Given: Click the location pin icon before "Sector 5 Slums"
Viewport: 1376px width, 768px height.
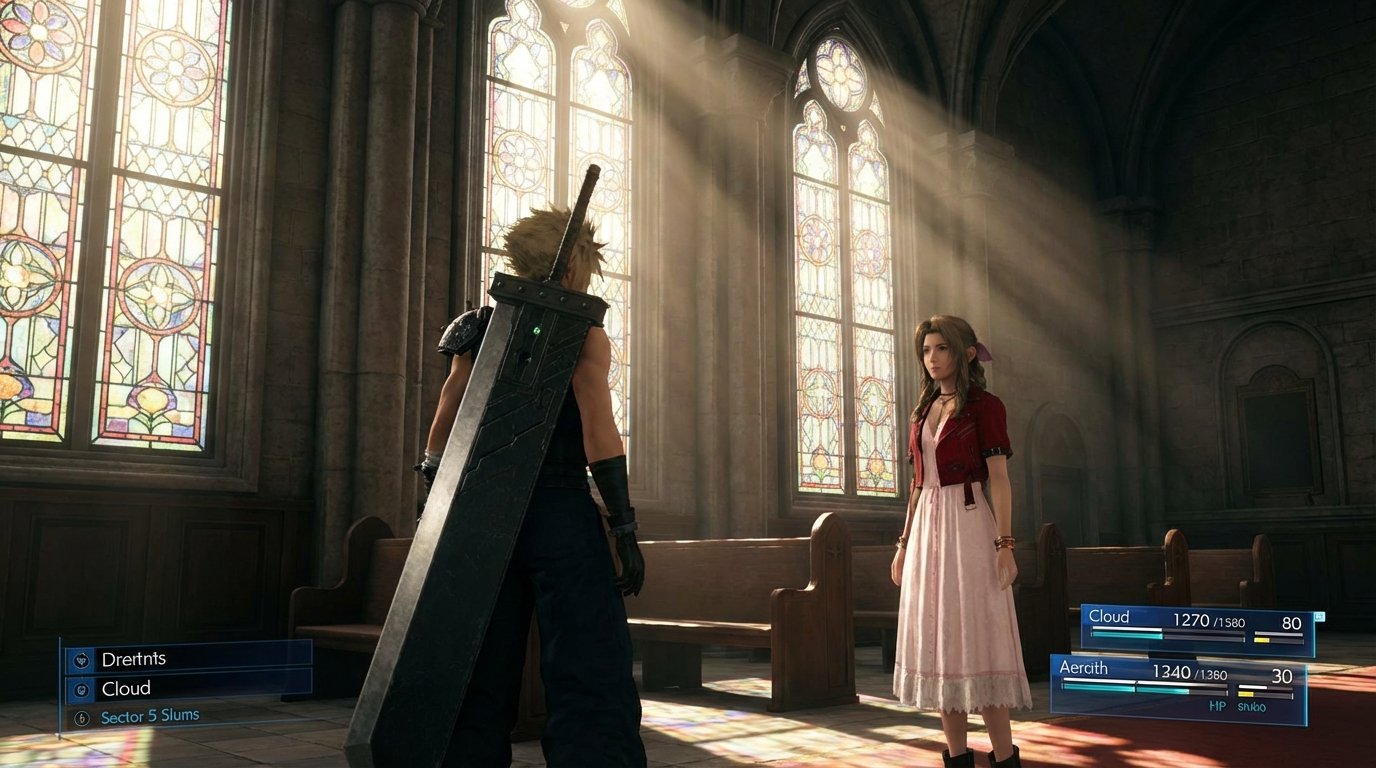Looking at the screenshot, I should 81,717.
